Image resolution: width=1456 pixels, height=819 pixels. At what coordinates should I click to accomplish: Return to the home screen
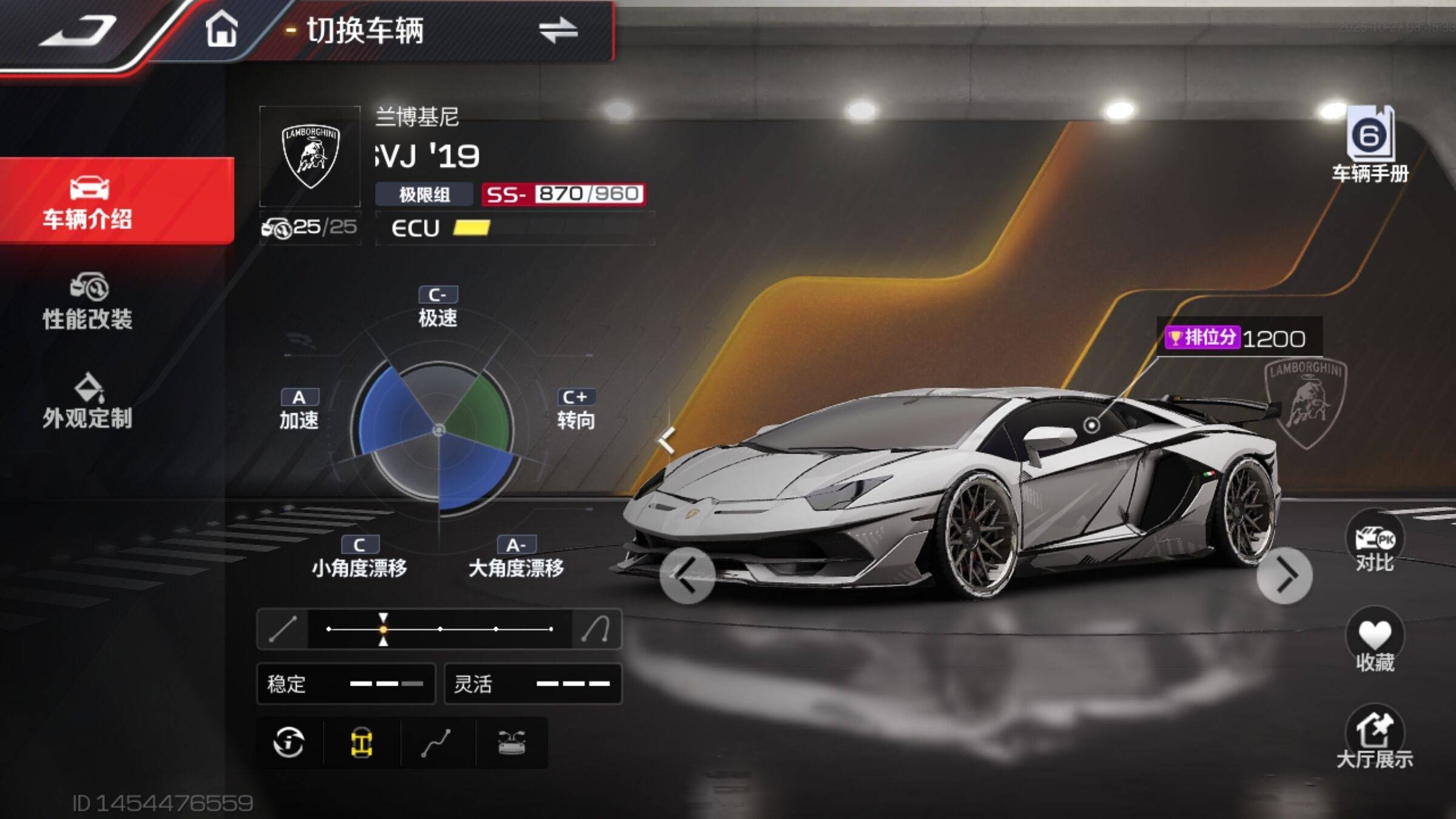click(221, 29)
